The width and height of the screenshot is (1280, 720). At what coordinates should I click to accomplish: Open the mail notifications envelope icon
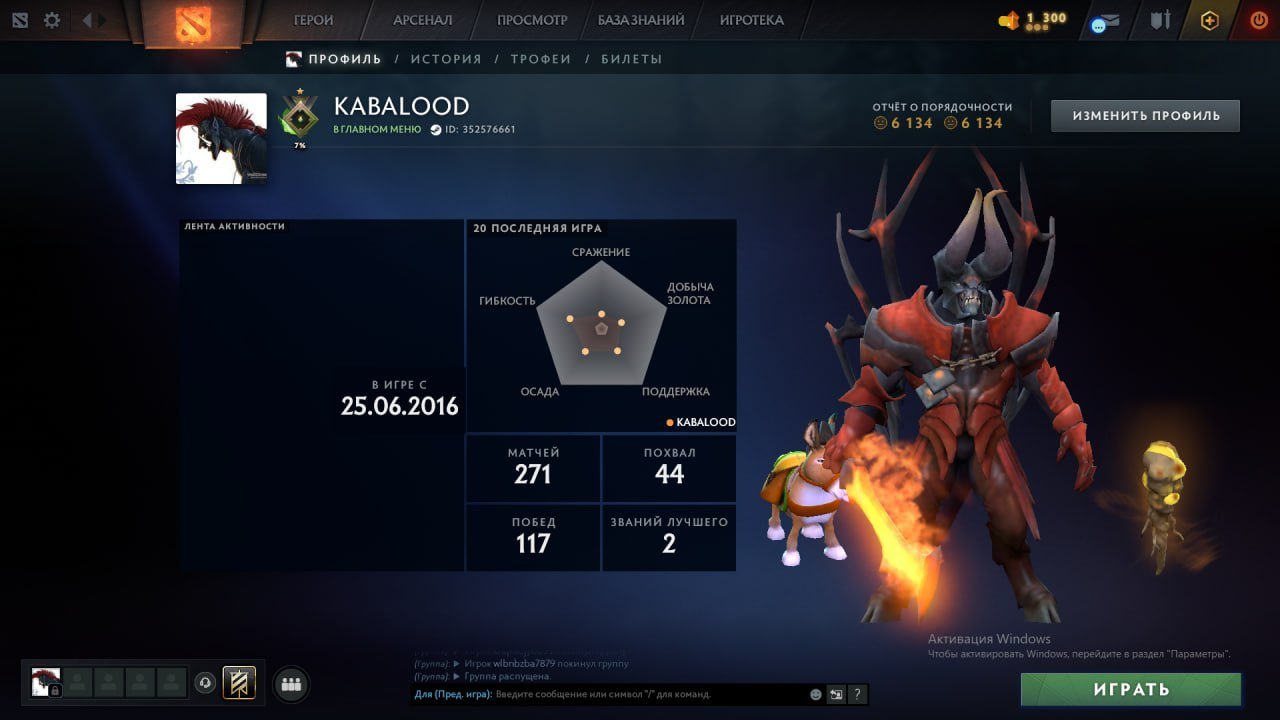pyautogui.click(x=1105, y=22)
